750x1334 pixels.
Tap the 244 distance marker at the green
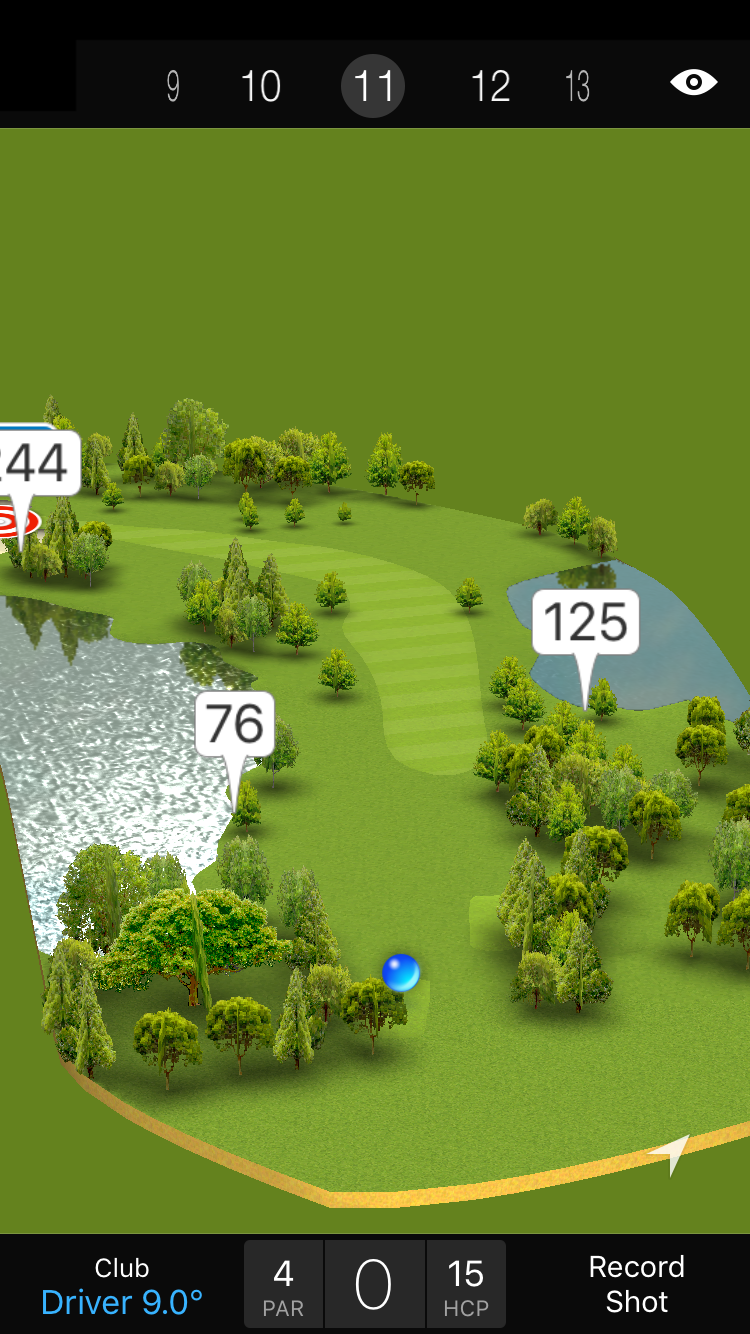click(x=36, y=464)
